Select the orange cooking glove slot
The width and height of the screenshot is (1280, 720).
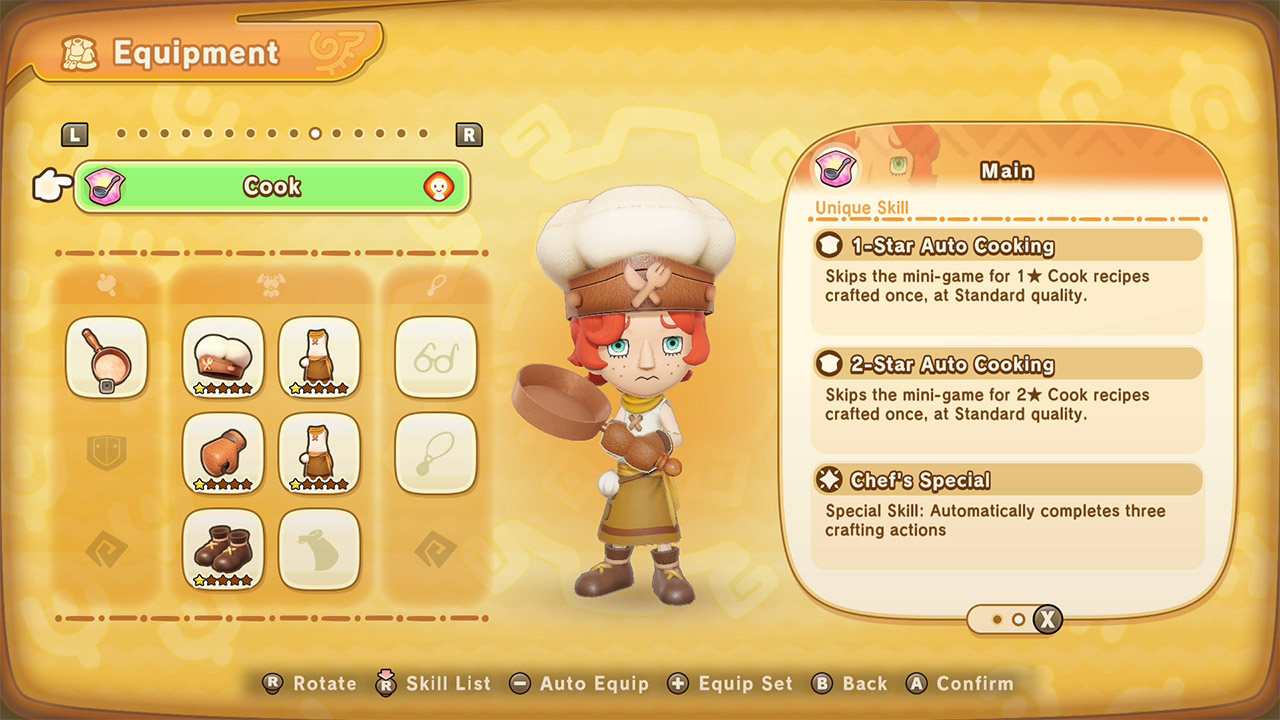coord(223,453)
